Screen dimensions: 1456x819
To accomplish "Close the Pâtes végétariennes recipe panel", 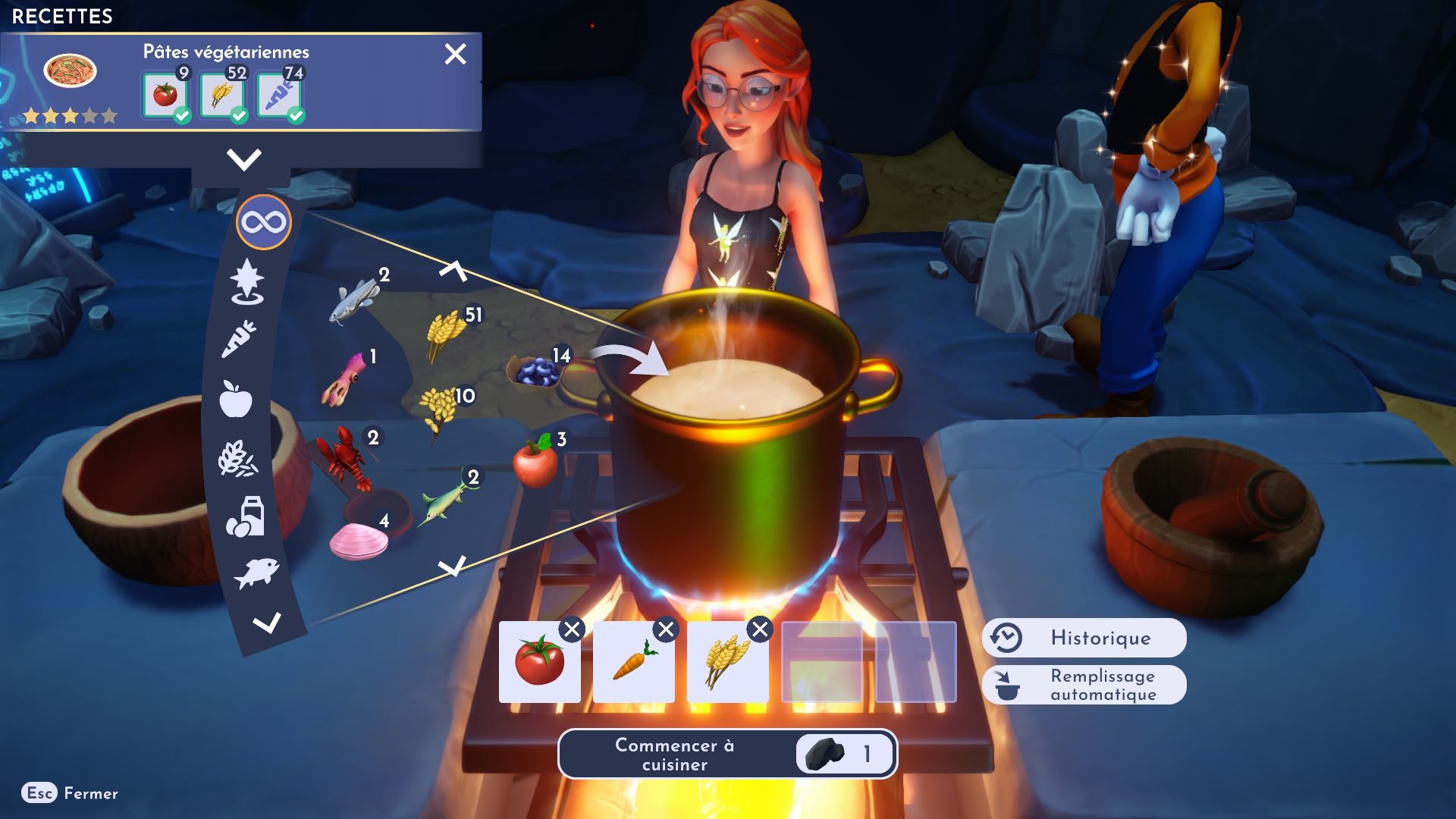I will (455, 54).
